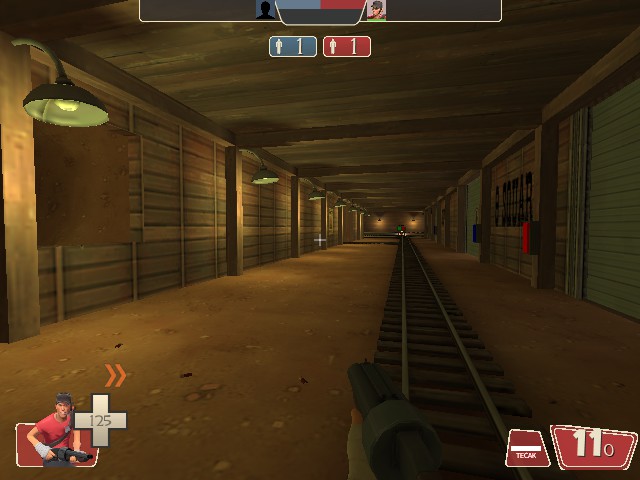Click the blue team player count badge

(293, 46)
